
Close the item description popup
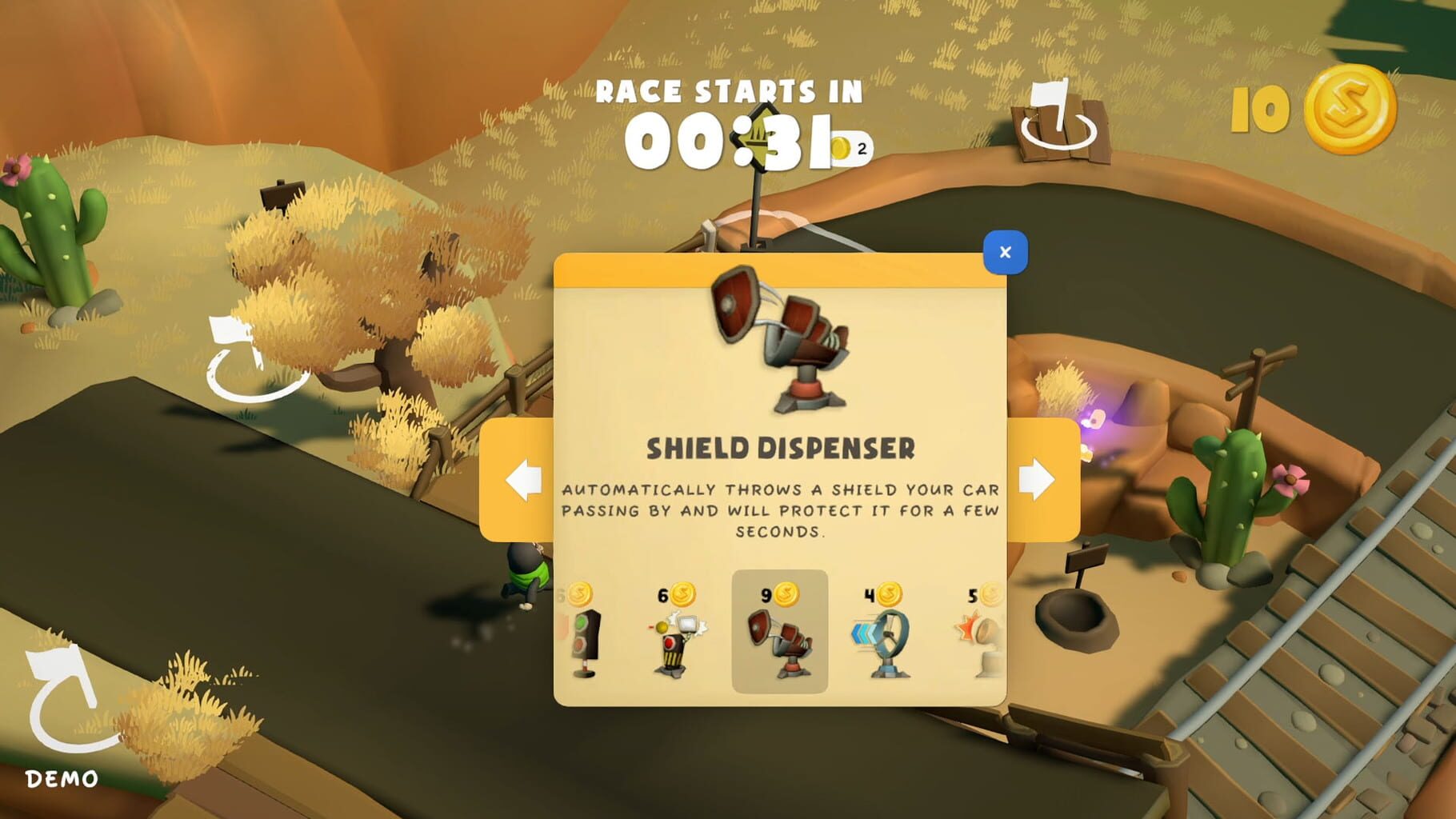pyautogui.click(x=1006, y=250)
